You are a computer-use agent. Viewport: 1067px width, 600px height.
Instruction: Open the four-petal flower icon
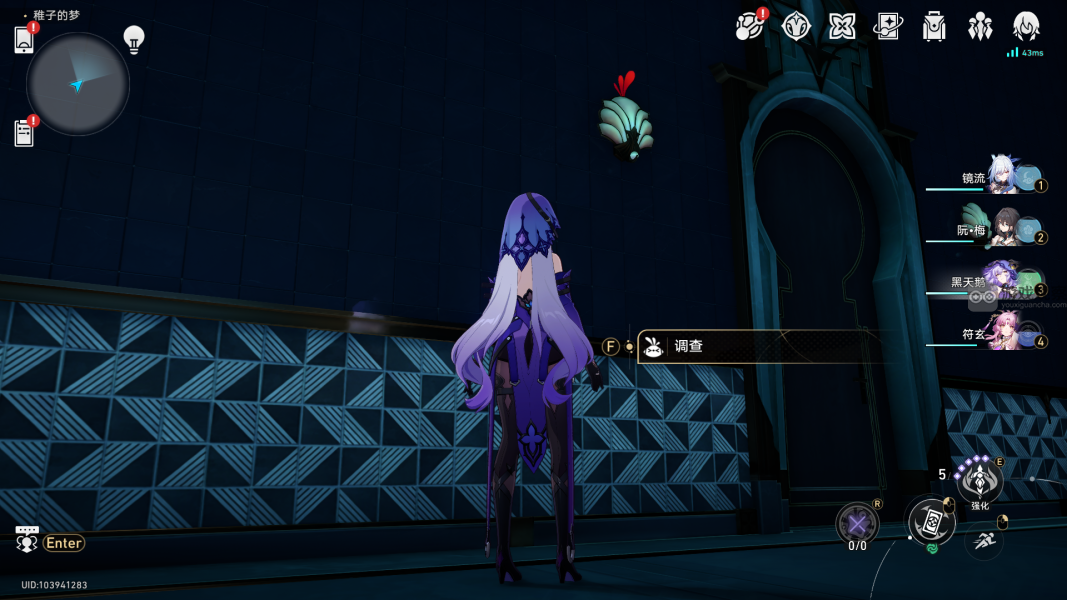(842, 27)
